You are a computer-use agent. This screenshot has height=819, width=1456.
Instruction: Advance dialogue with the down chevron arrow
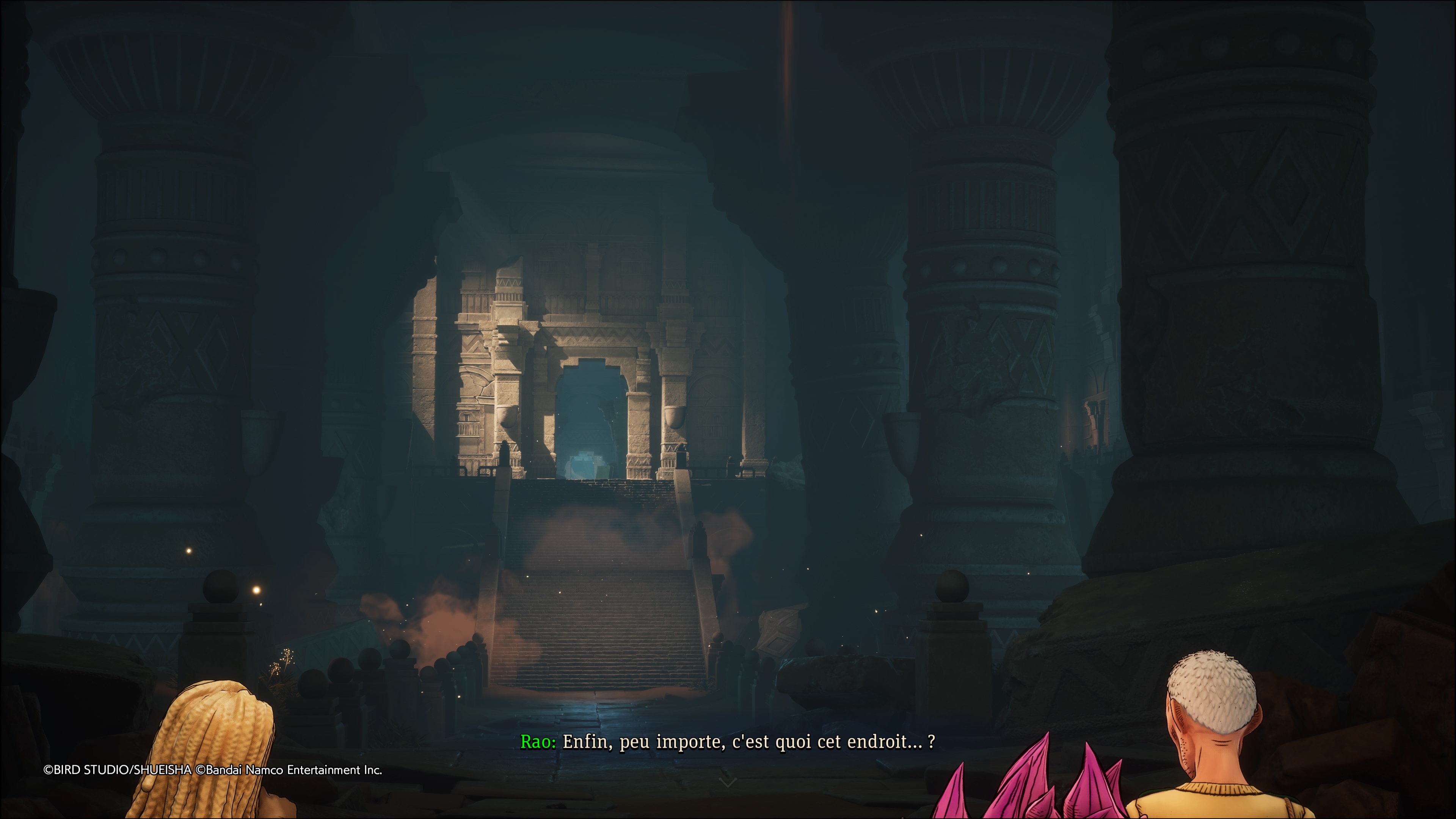(728, 782)
